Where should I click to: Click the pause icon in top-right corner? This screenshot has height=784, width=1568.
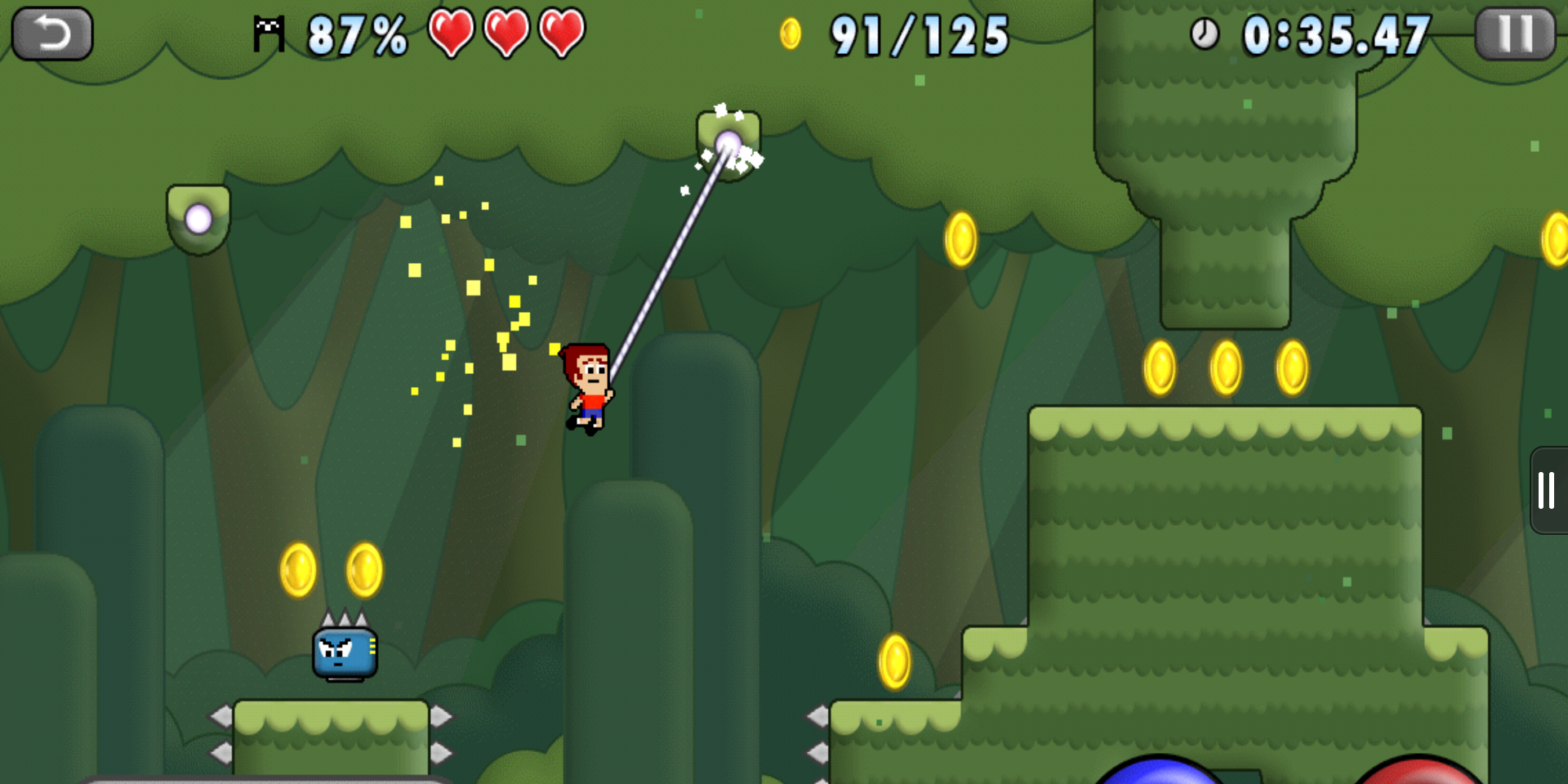pyautogui.click(x=1514, y=33)
